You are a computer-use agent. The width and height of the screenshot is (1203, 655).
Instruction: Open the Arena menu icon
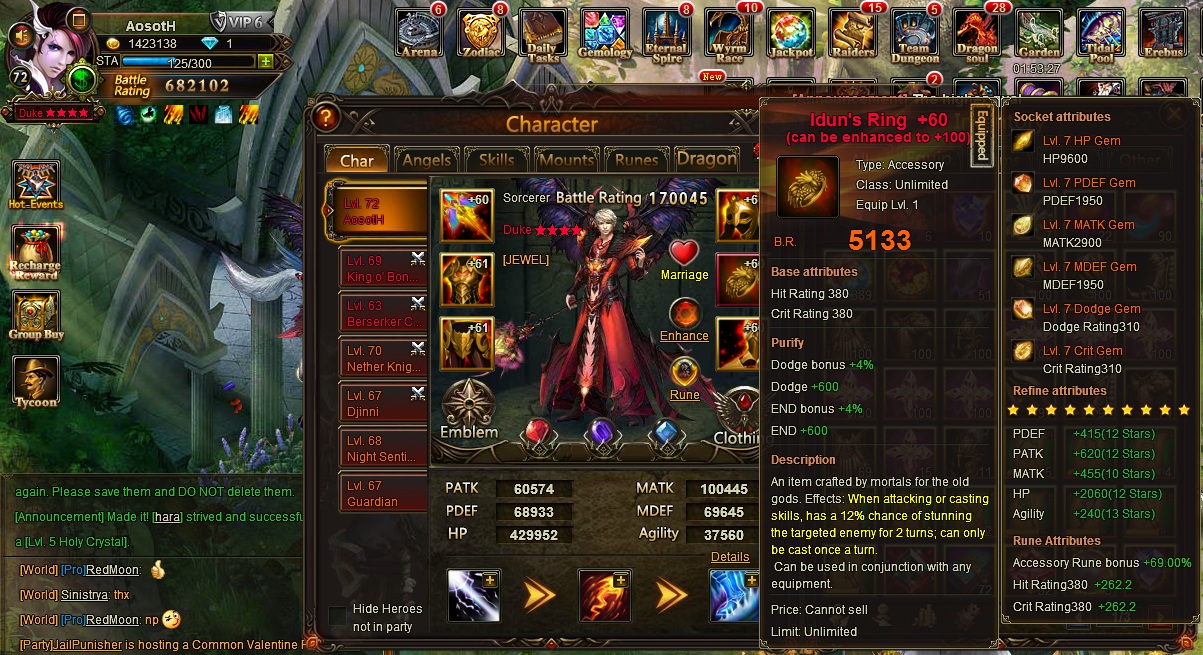419,34
